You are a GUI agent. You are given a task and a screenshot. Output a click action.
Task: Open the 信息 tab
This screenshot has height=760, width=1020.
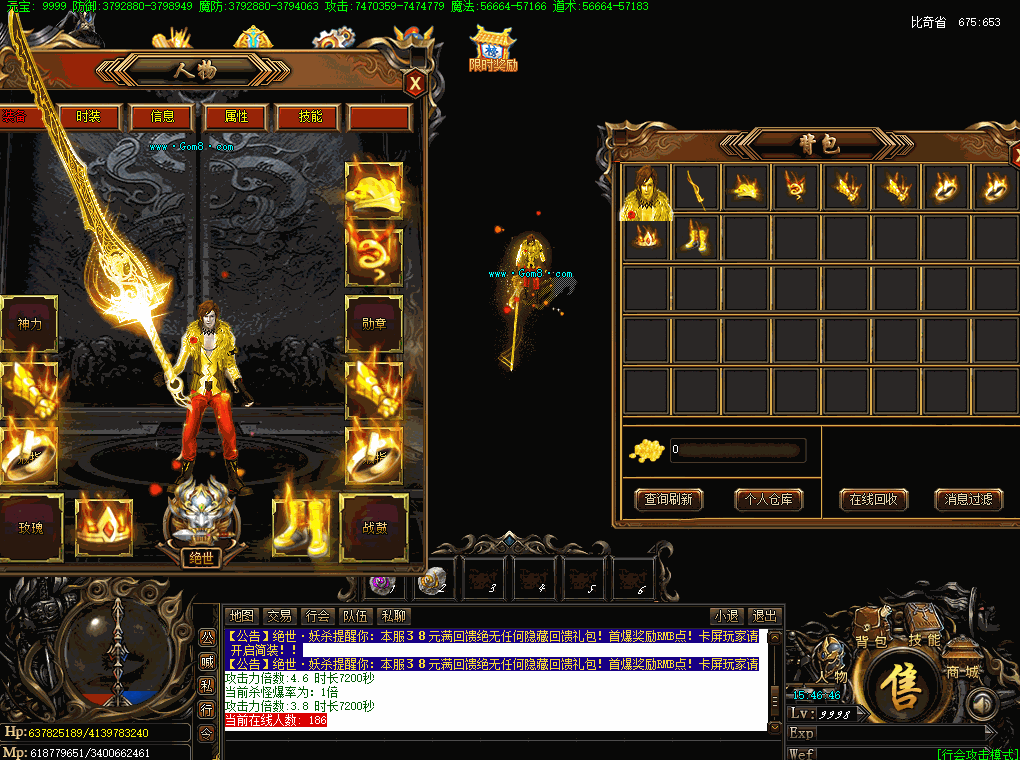point(163,117)
